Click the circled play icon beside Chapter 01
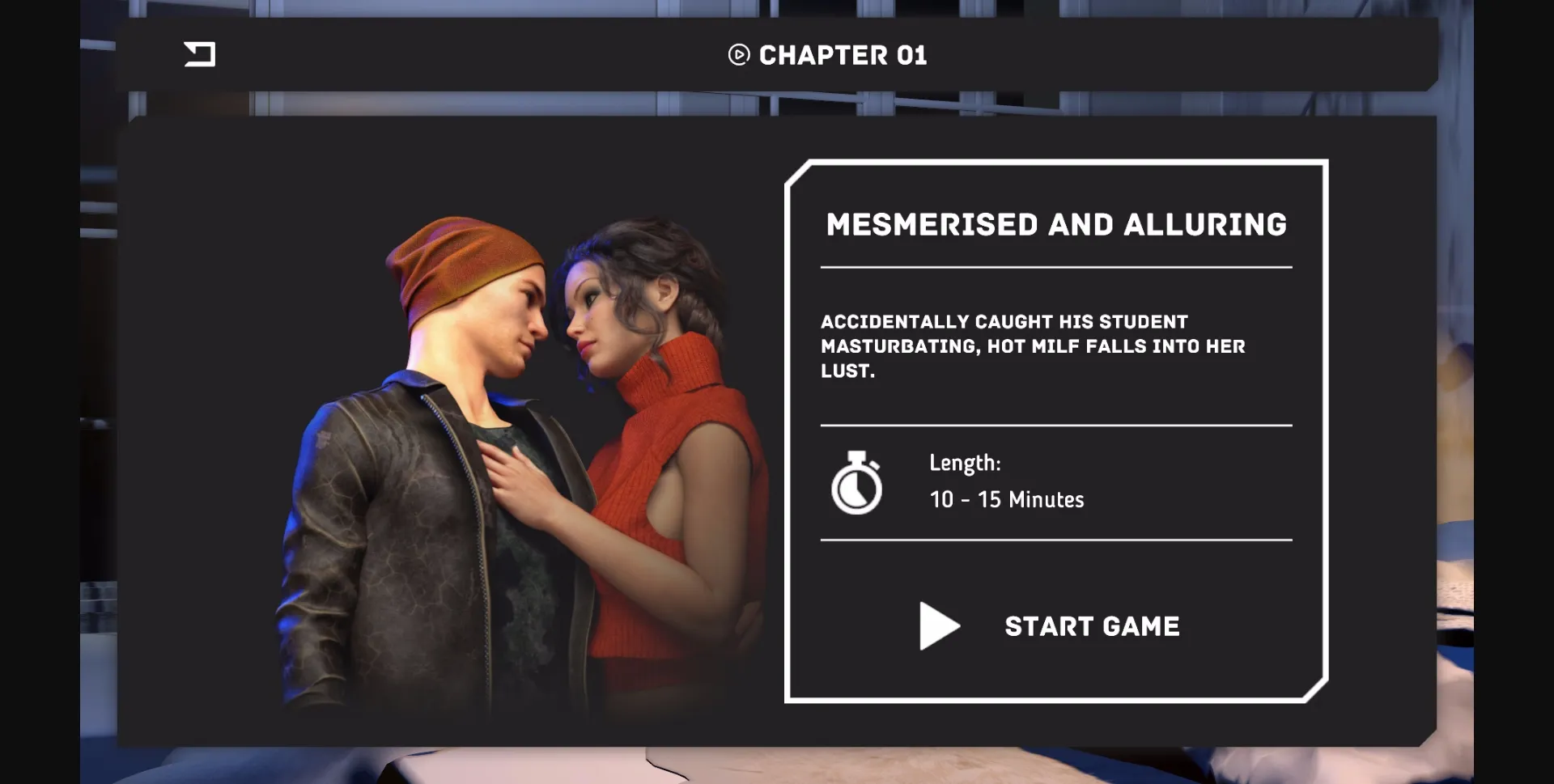Screen dimensions: 1554x784 [737, 55]
